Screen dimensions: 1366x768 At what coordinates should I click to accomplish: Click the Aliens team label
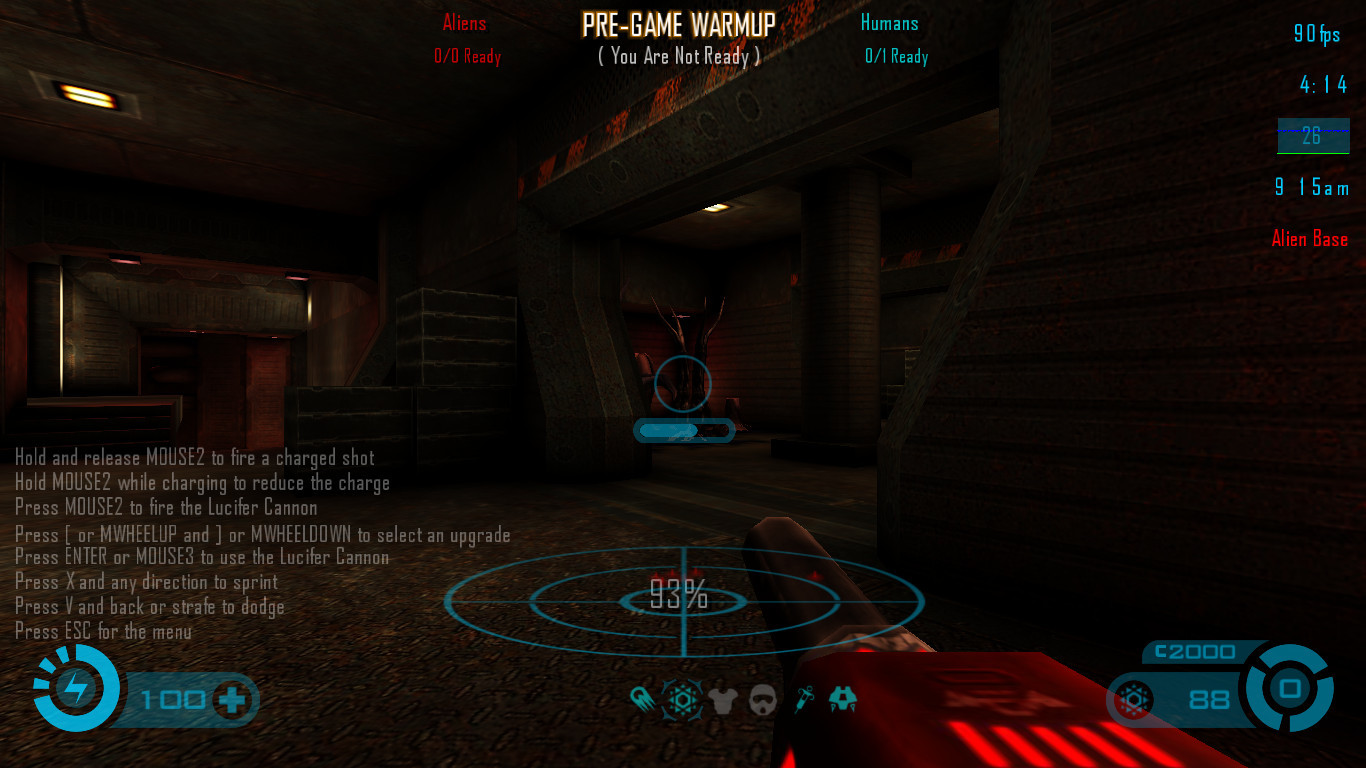(x=464, y=23)
